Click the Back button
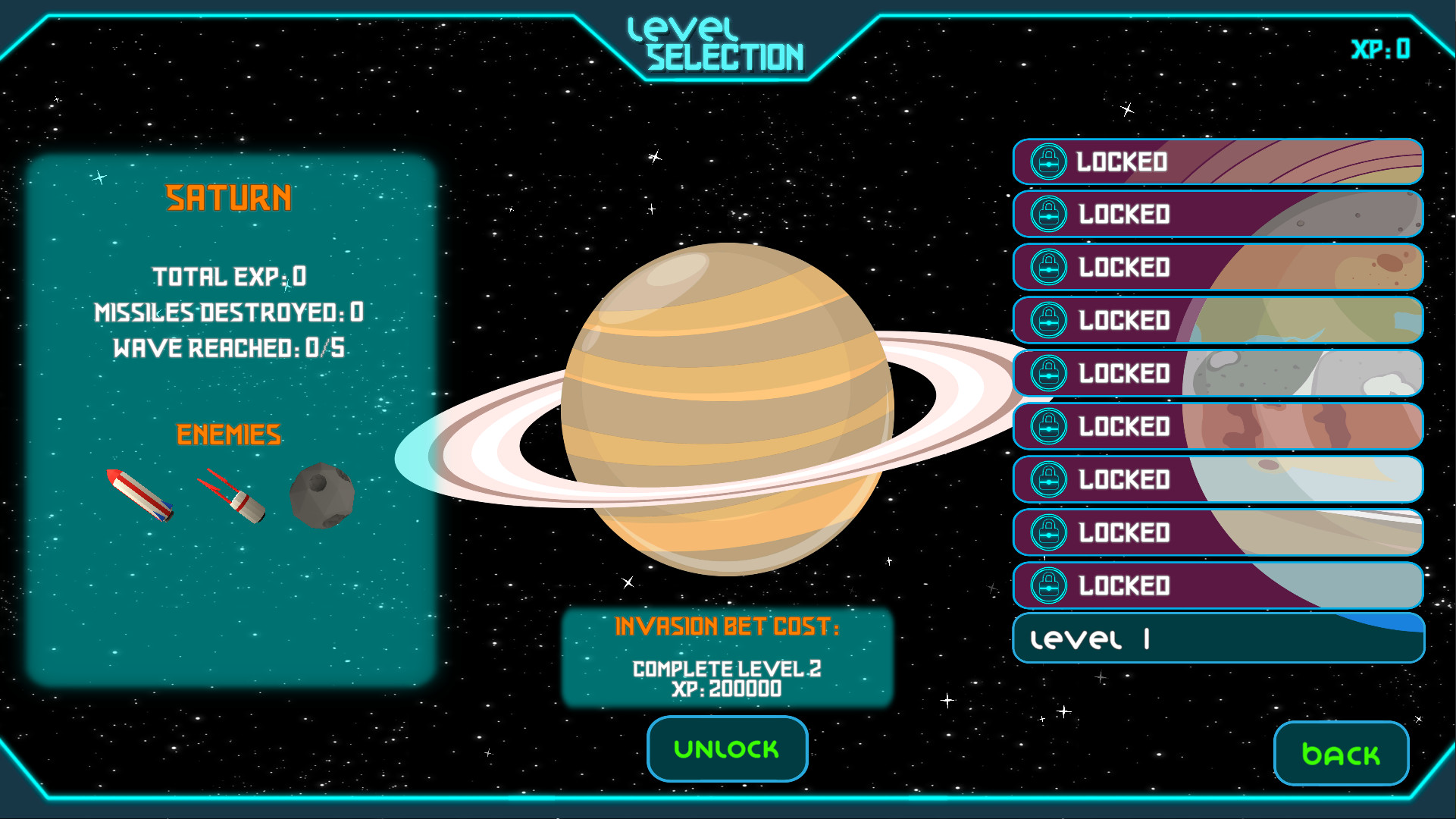 (1340, 753)
